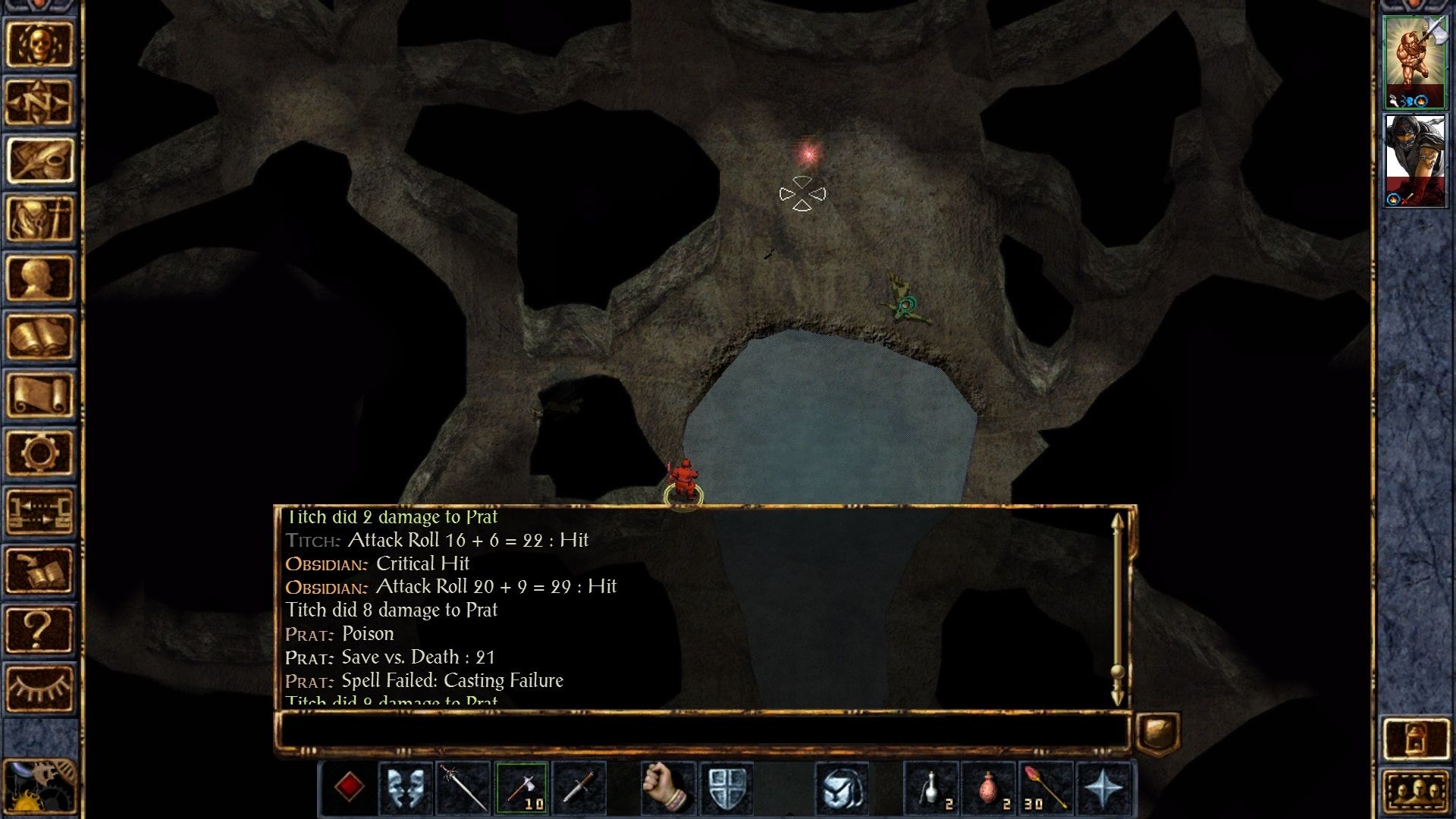Select all party members via three-heads button
Image resolution: width=1456 pixels, height=819 pixels.
[1415, 791]
